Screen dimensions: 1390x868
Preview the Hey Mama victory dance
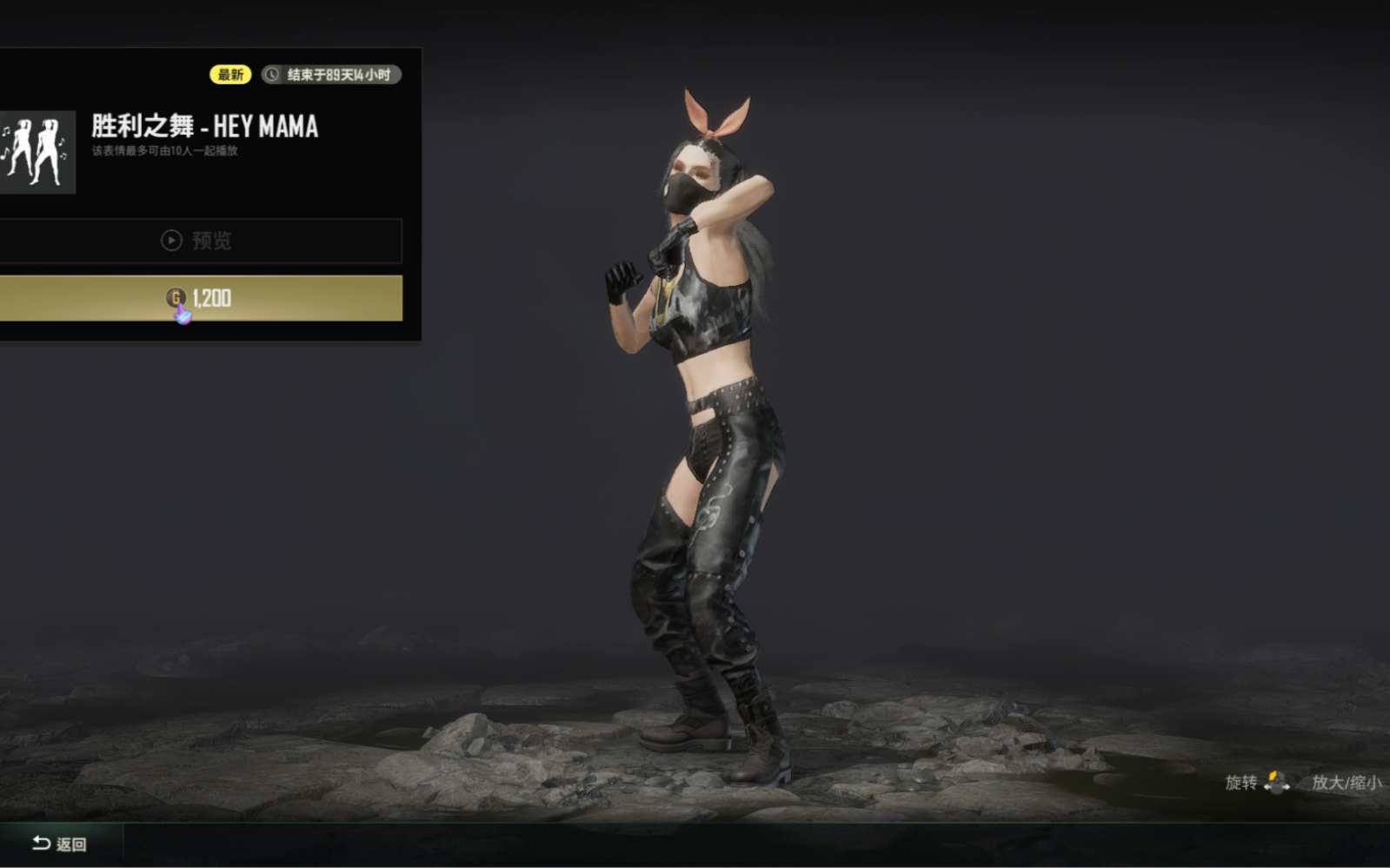pyautogui.click(x=198, y=241)
